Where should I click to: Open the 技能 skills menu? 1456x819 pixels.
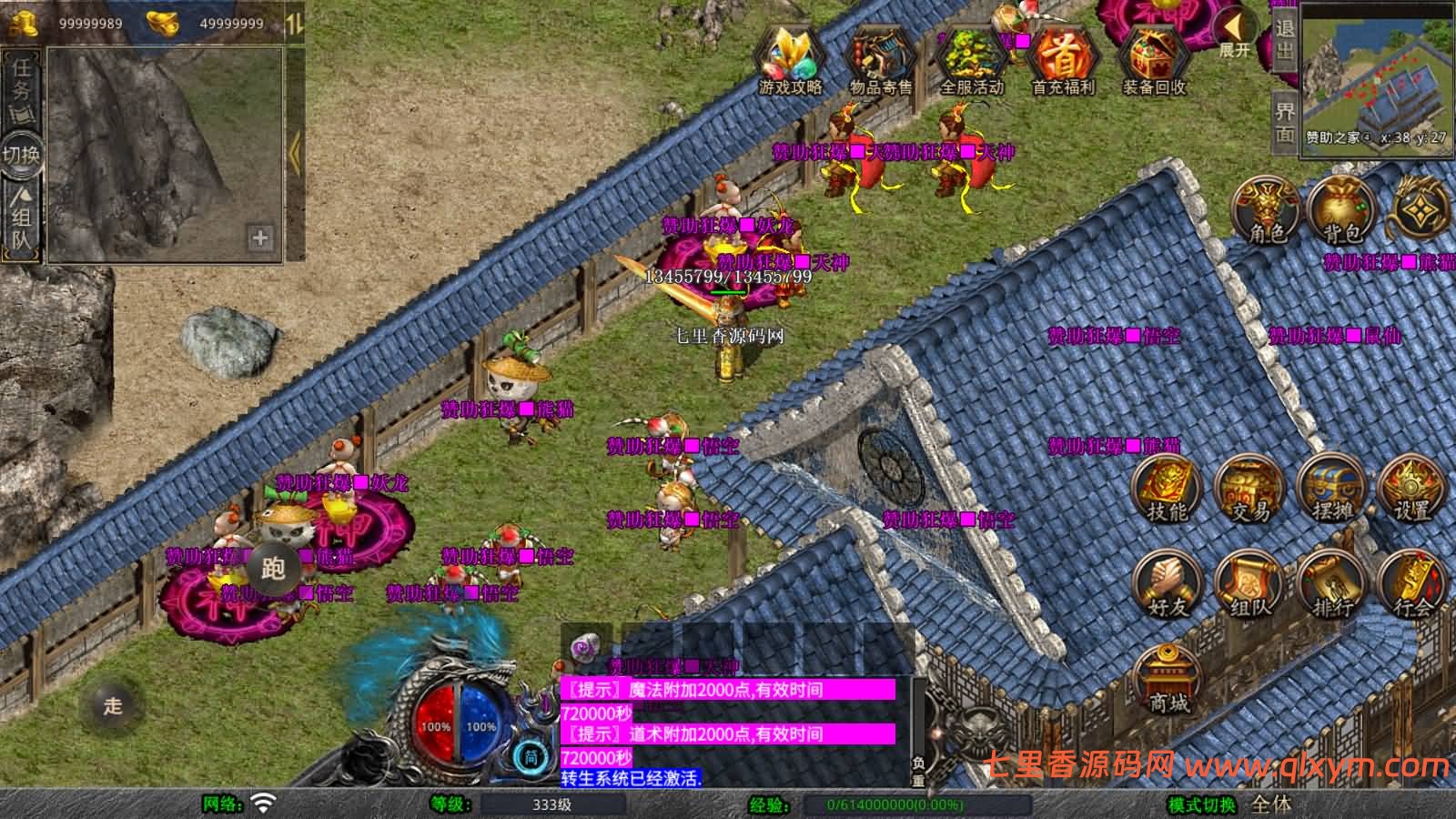(1167, 490)
